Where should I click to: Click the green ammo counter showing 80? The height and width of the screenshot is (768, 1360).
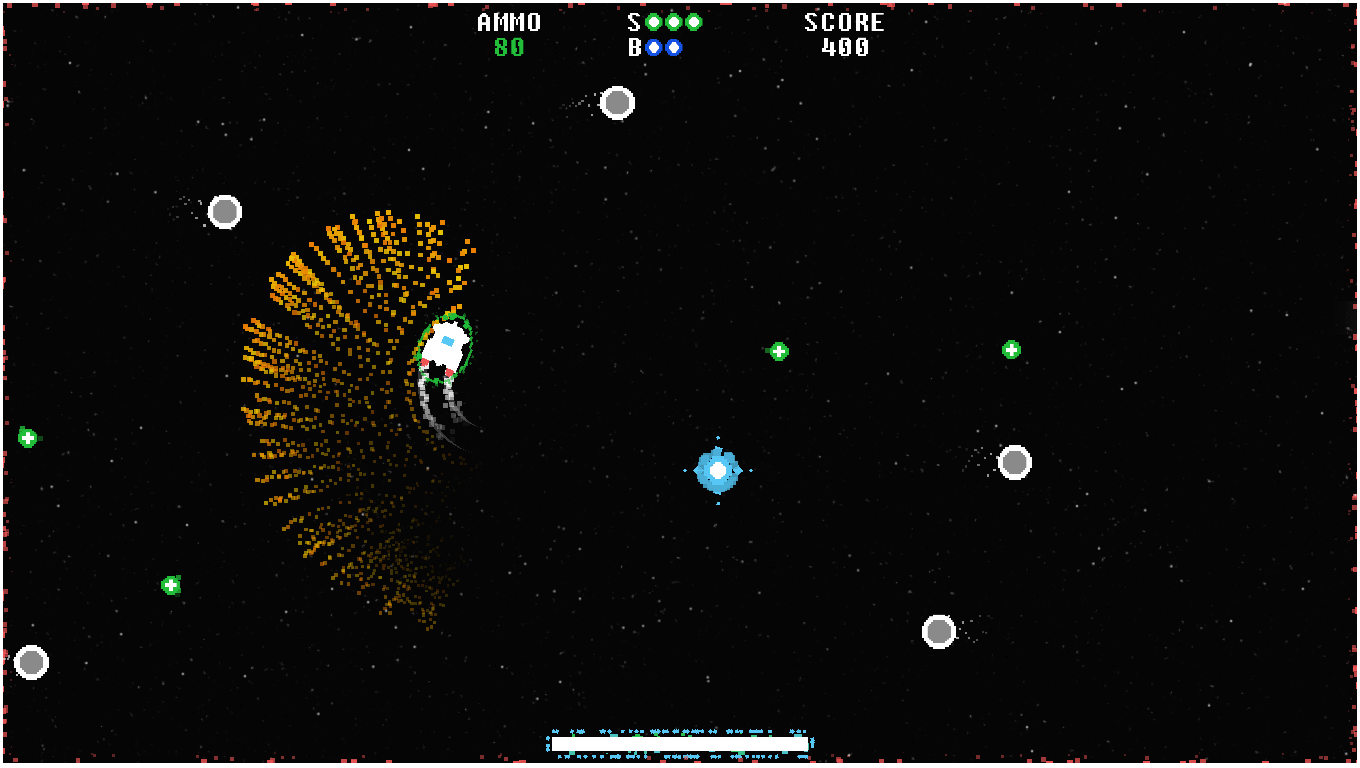click(508, 46)
